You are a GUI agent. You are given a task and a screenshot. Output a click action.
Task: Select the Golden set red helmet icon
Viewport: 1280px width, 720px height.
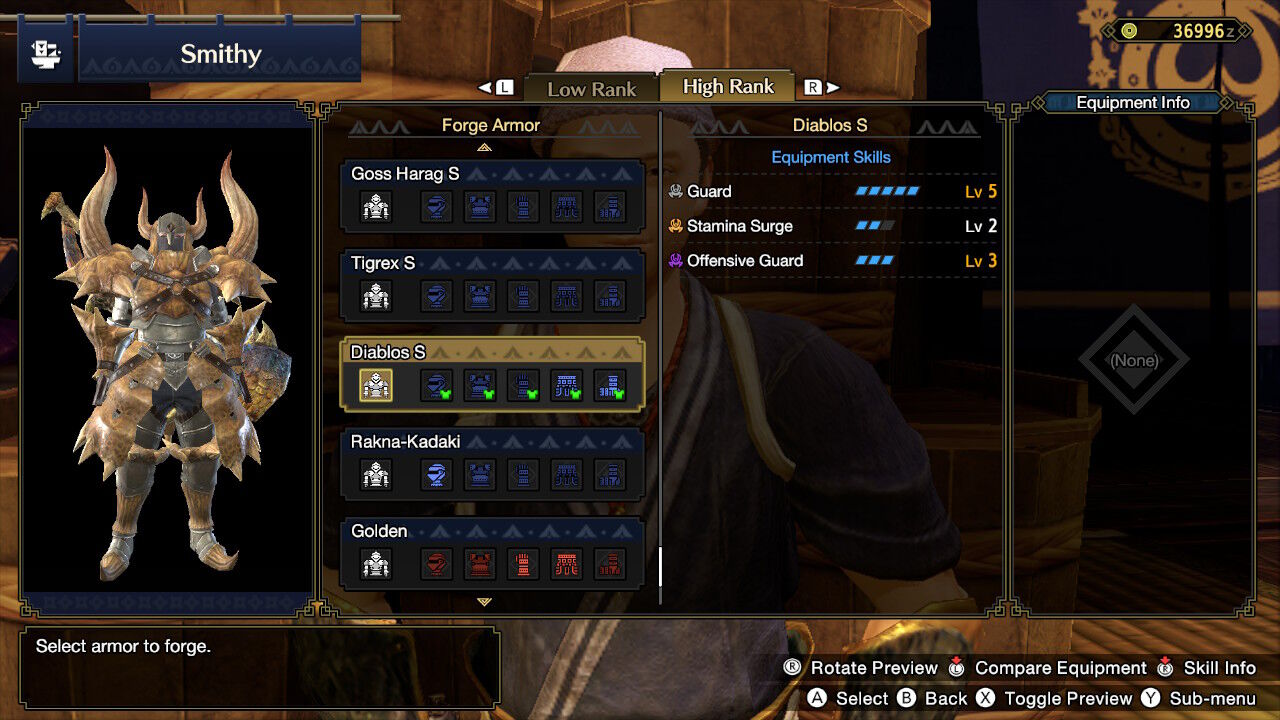pos(436,564)
